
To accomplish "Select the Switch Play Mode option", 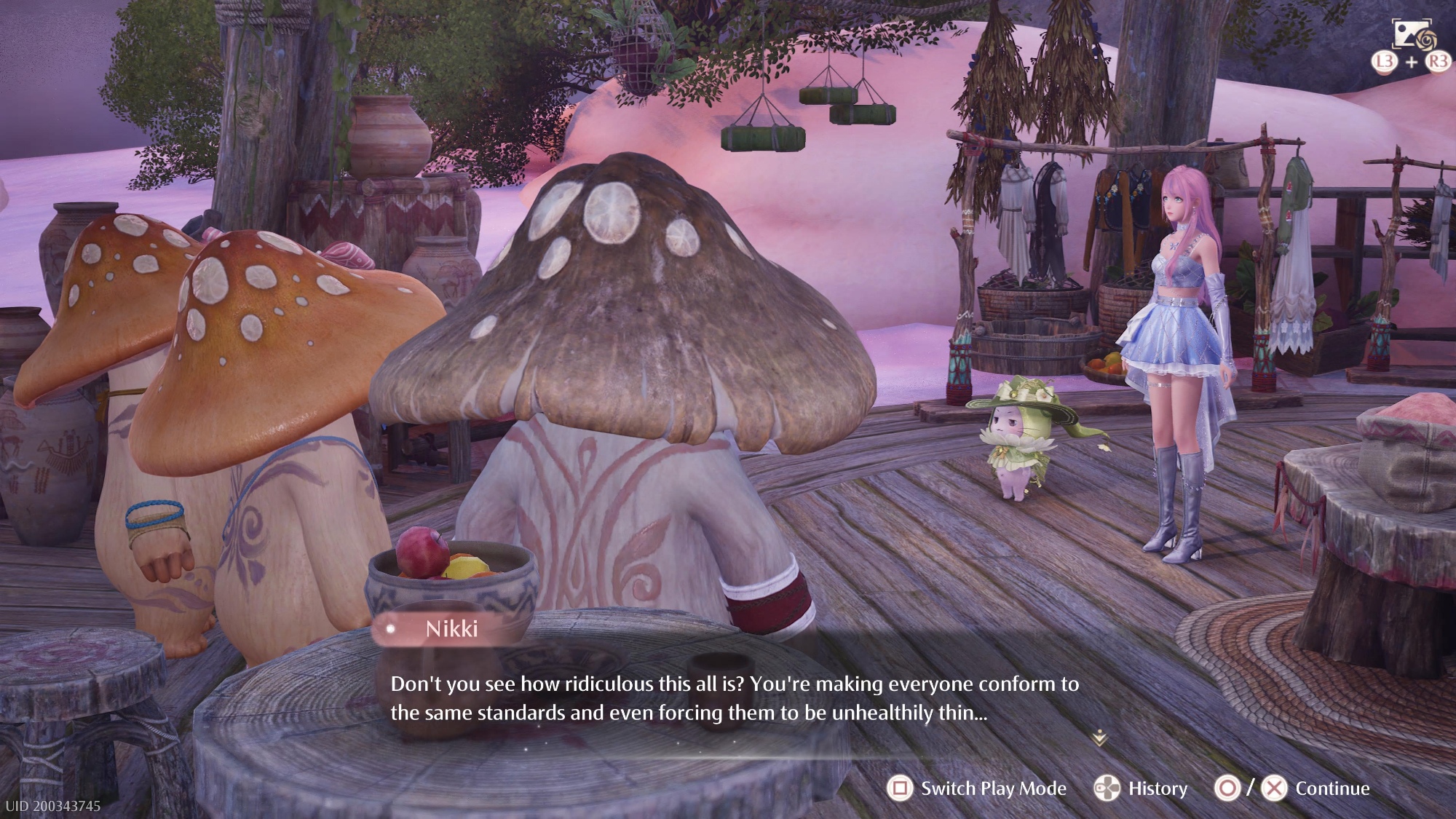I will pyautogui.click(x=977, y=788).
